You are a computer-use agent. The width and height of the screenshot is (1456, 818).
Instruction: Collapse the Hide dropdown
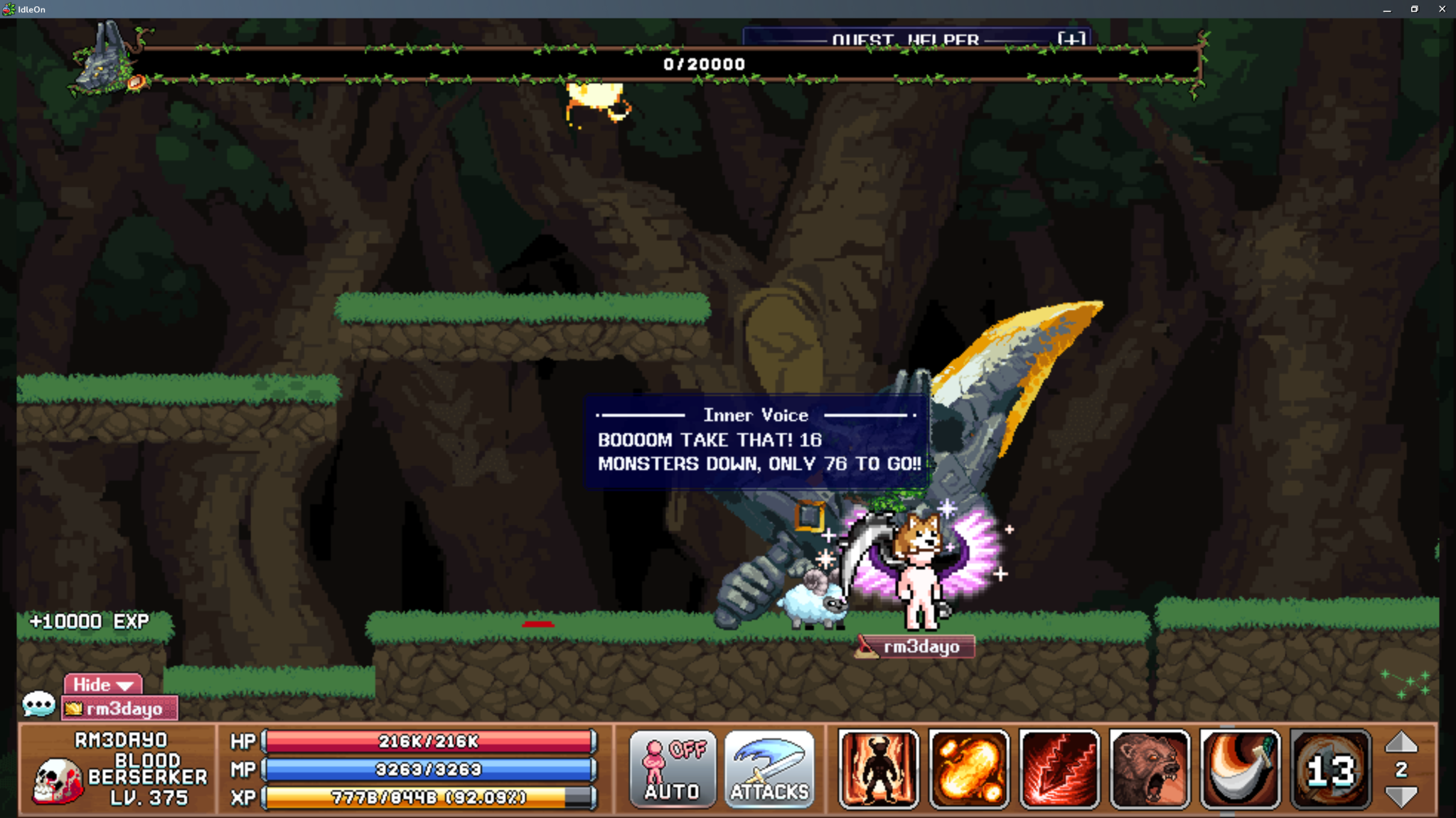(102, 684)
